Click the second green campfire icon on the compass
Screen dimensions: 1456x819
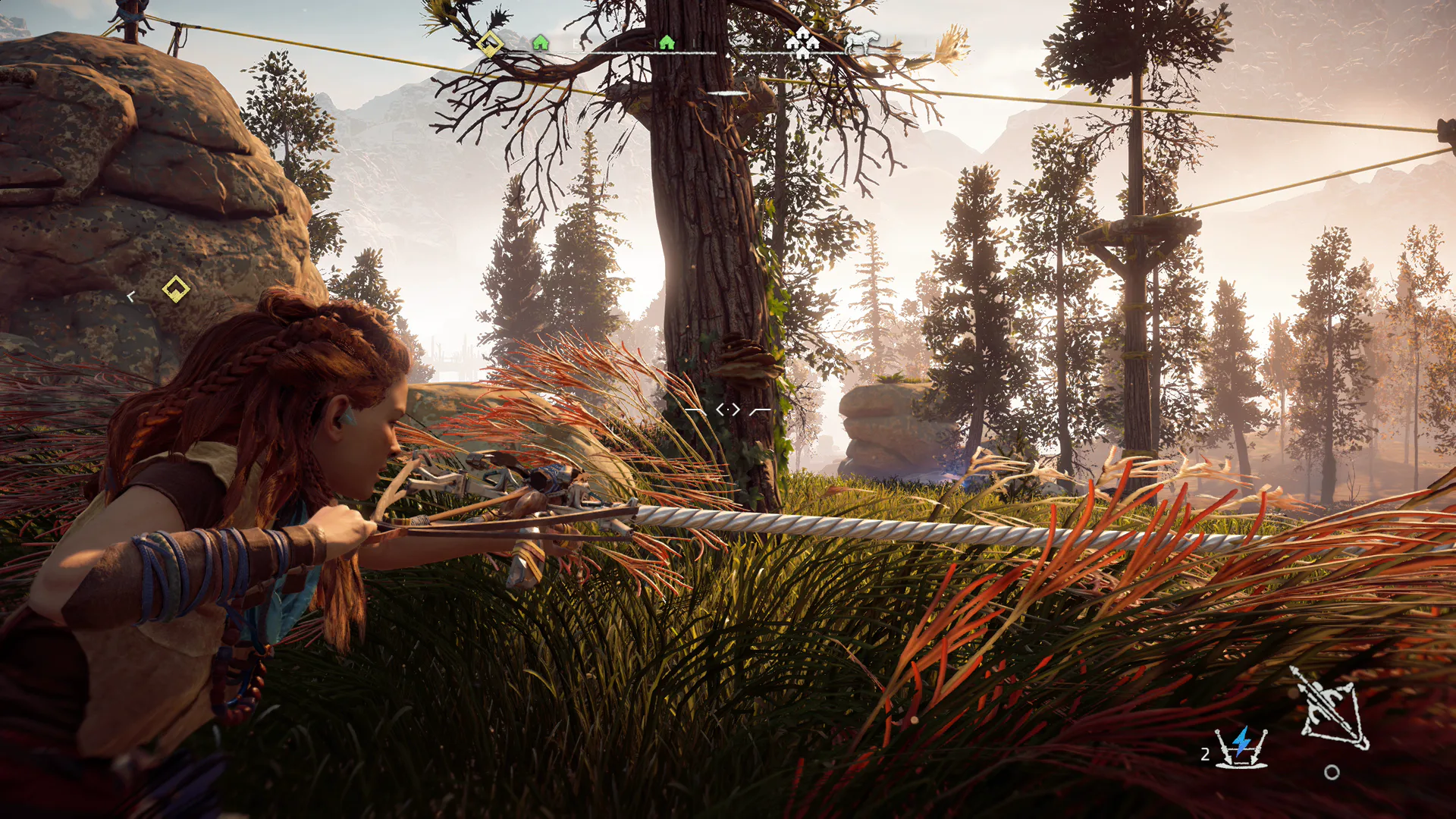[666, 43]
